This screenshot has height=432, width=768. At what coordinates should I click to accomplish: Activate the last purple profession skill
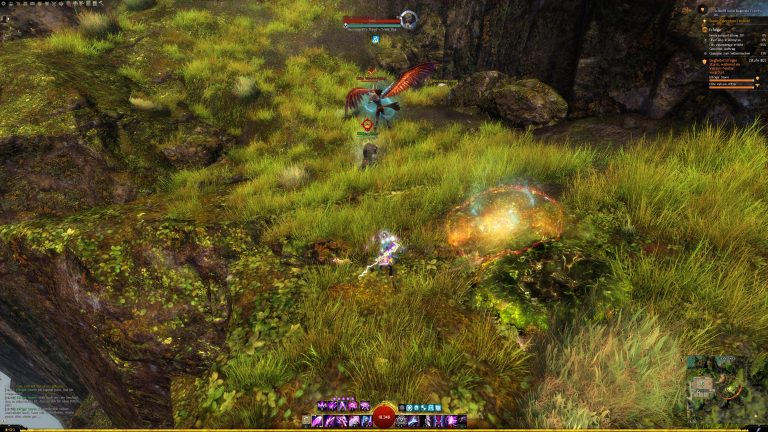365,406
